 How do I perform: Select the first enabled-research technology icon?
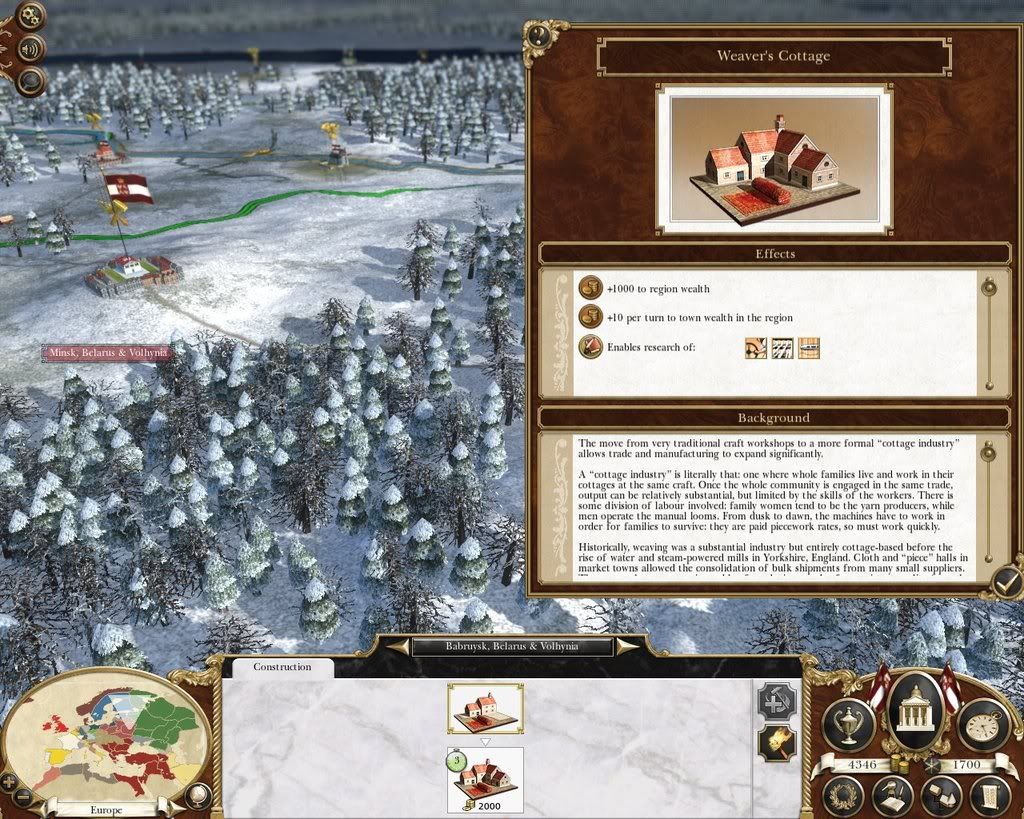tap(756, 348)
